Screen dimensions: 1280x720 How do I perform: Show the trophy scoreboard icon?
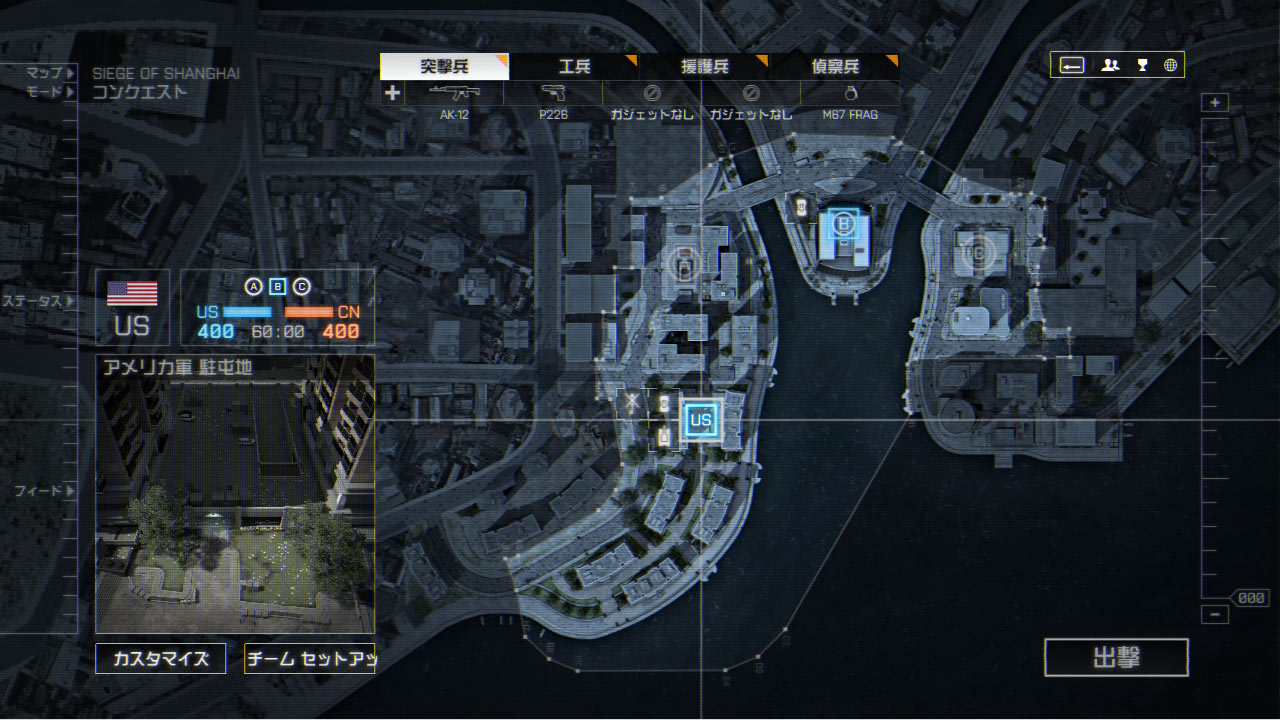(x=1141, y=65)
